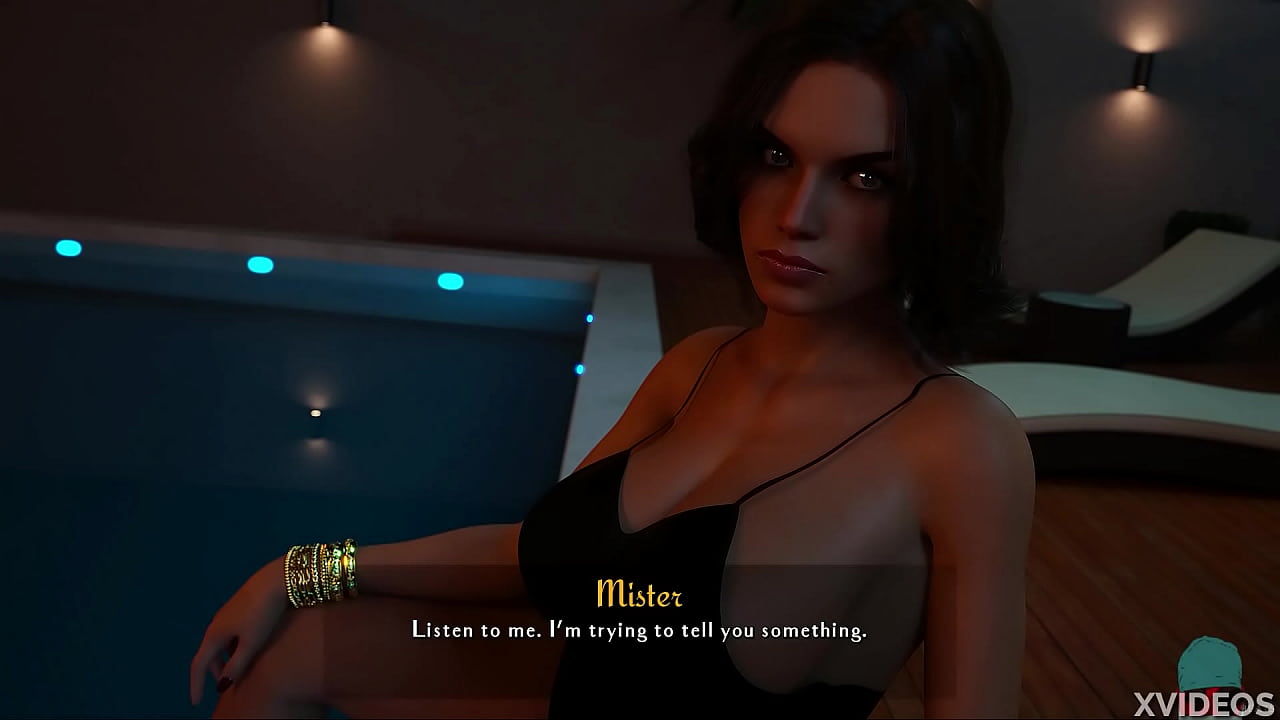Click the golden speaker name 'Mister'

point(640,596)
